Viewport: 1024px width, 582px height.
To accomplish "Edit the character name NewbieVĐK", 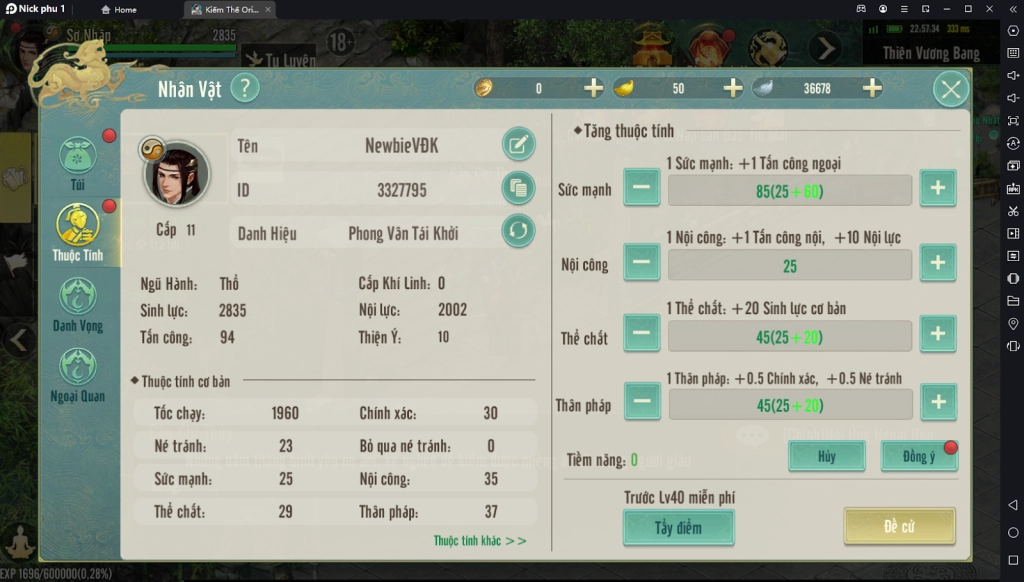I will pyautogui.click(x=518, y=145).
